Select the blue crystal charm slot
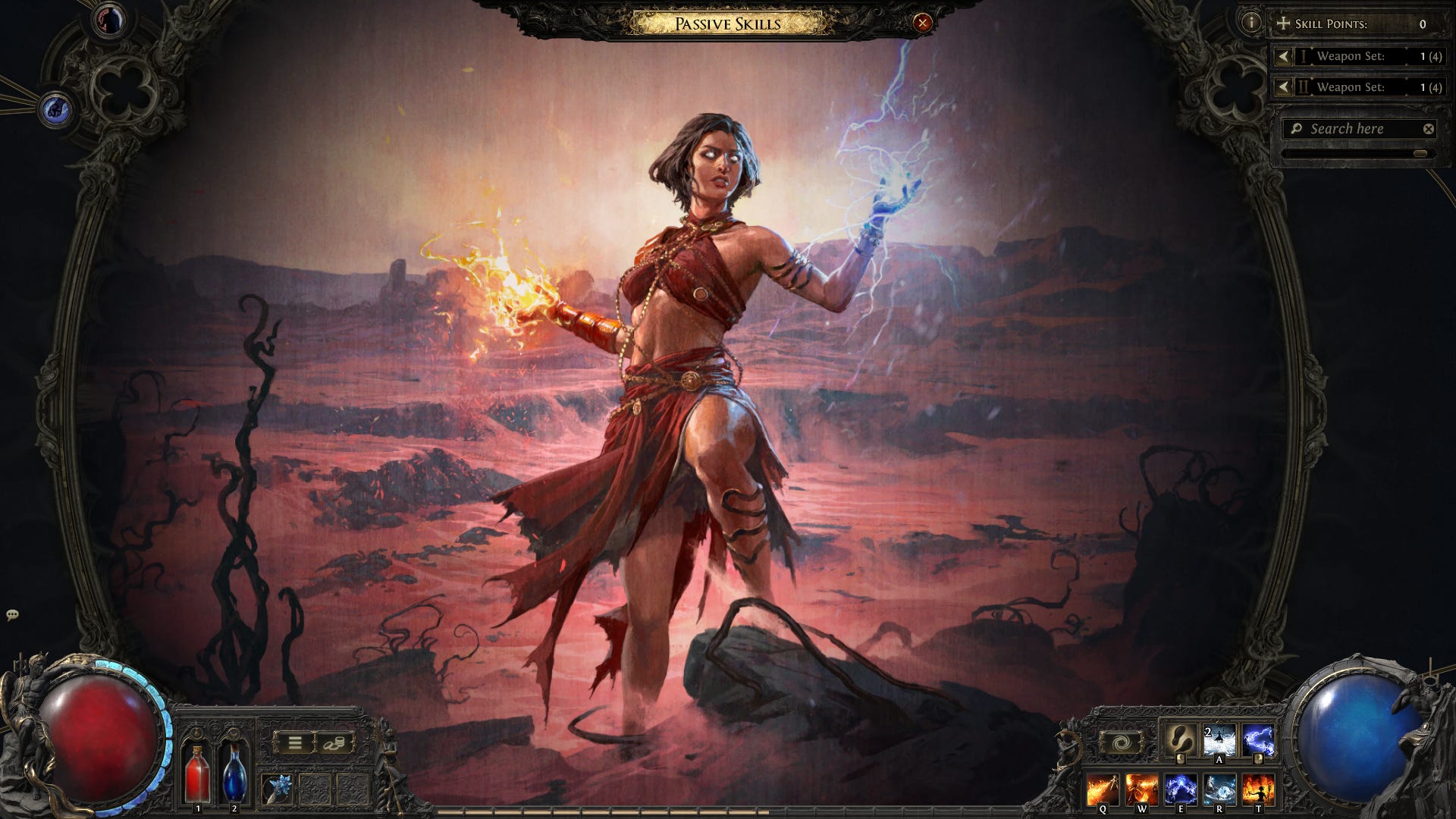The width and height of the screenshot is (1456, 819). [278, 789]
